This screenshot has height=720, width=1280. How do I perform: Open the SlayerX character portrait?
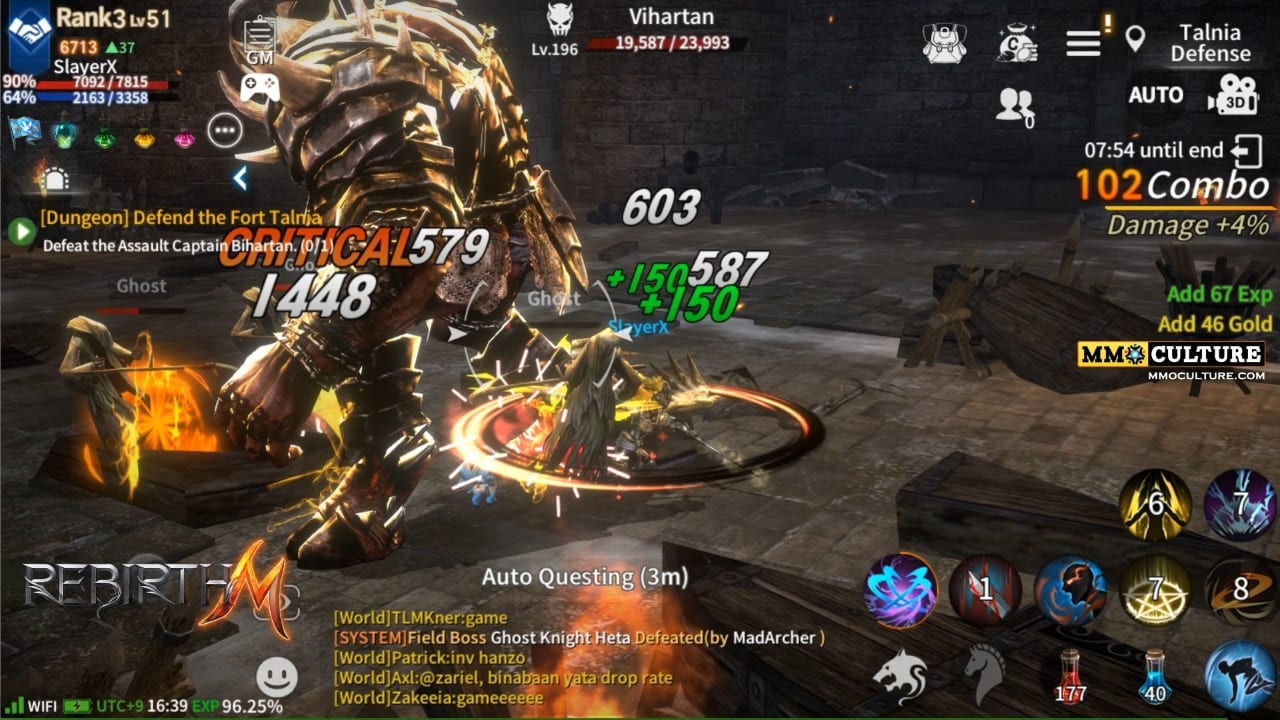29,32
